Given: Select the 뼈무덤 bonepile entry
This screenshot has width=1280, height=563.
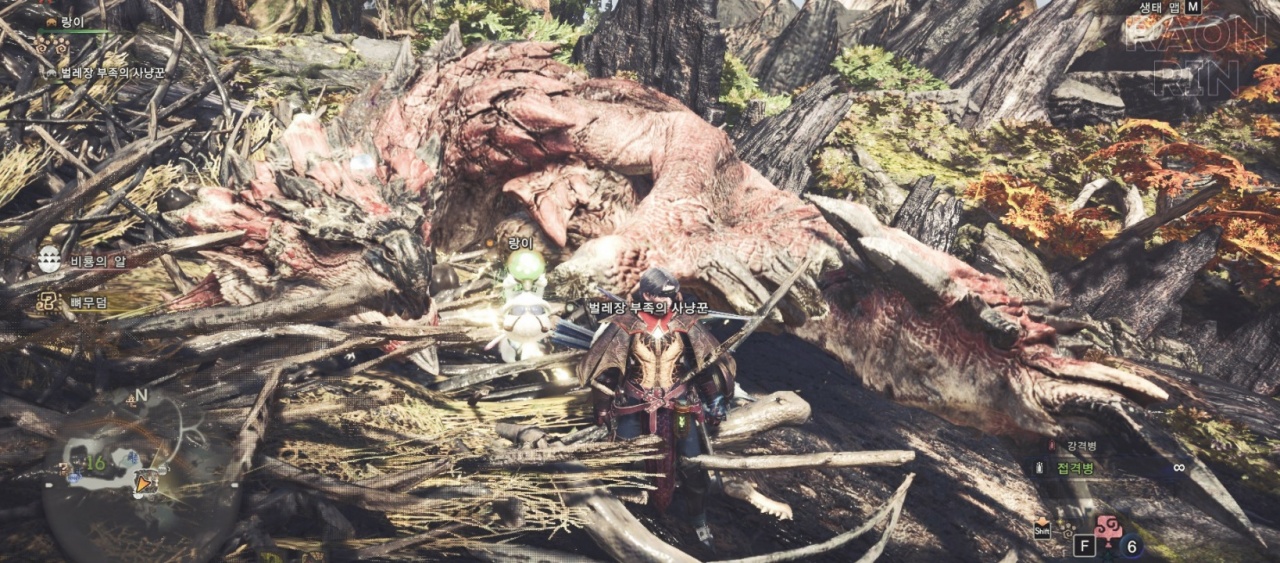Looking at the screenshot, I should [x=88, y=301].
